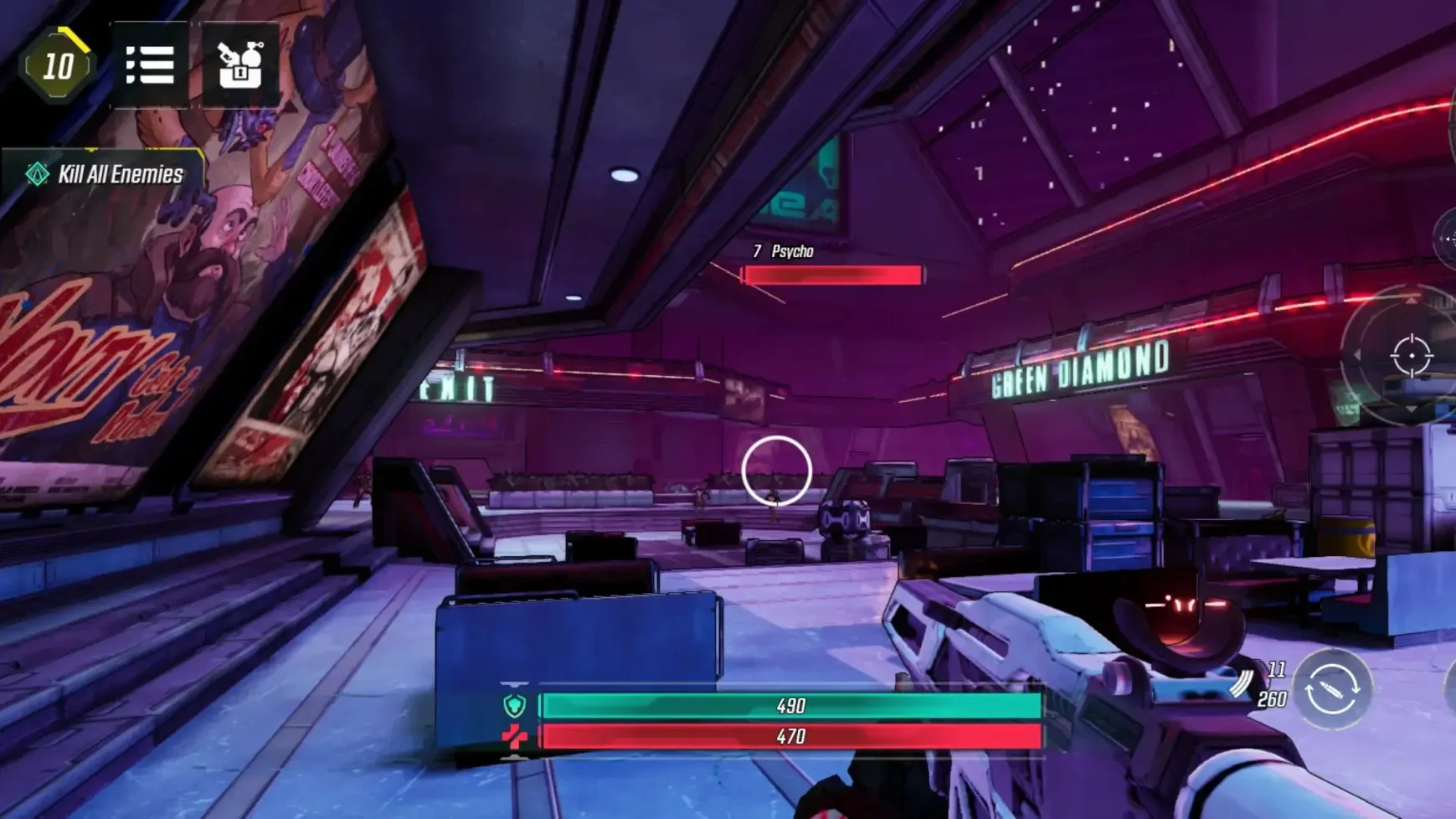Tap the enemy Psycho nameplate
This screenshot has width=1456, height=819.
(x=789, y=249)
